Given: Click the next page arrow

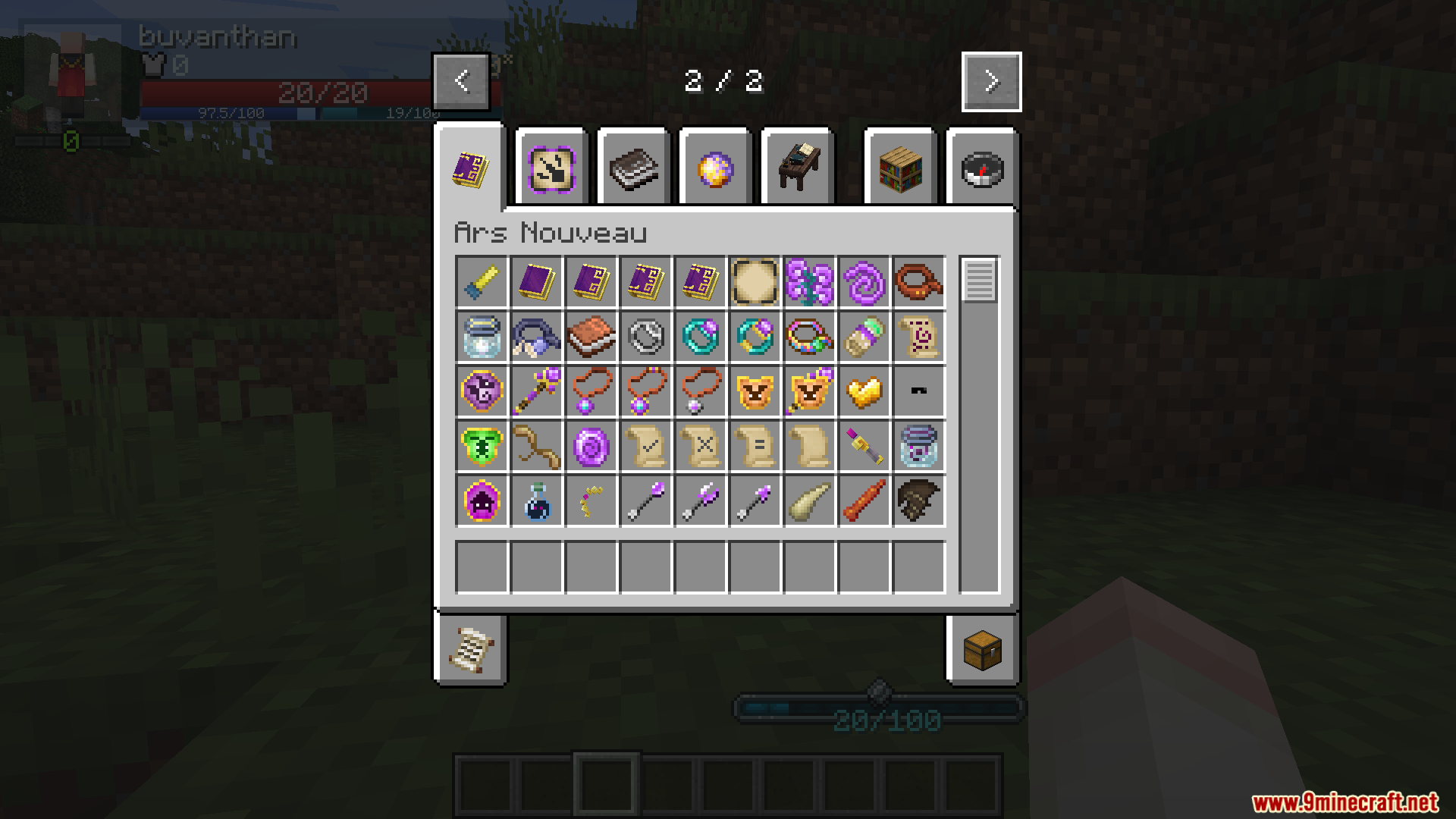Looking at the screenshot, I should point(991,82).
